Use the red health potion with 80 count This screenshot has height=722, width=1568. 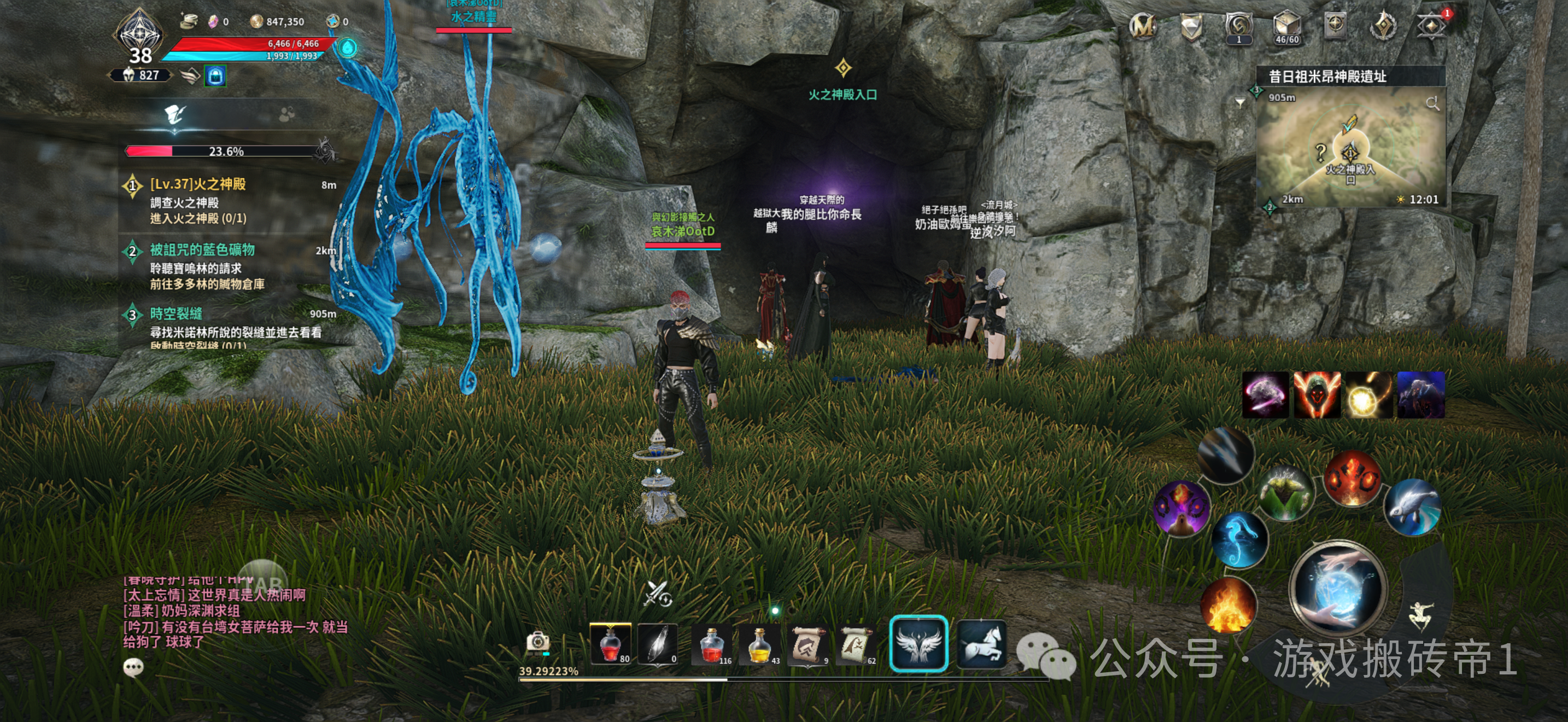pos(611,643)
